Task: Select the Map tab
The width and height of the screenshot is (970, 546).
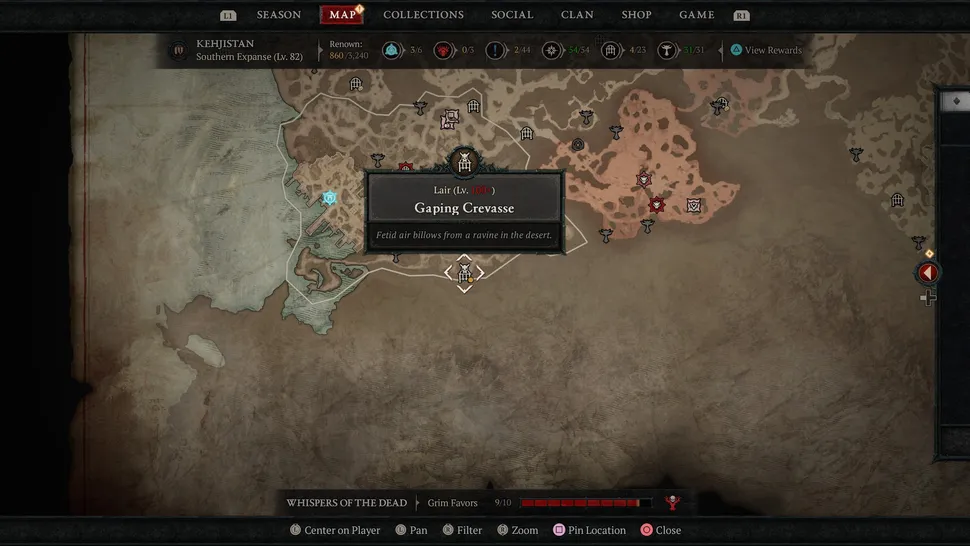Action: point(342,15)
